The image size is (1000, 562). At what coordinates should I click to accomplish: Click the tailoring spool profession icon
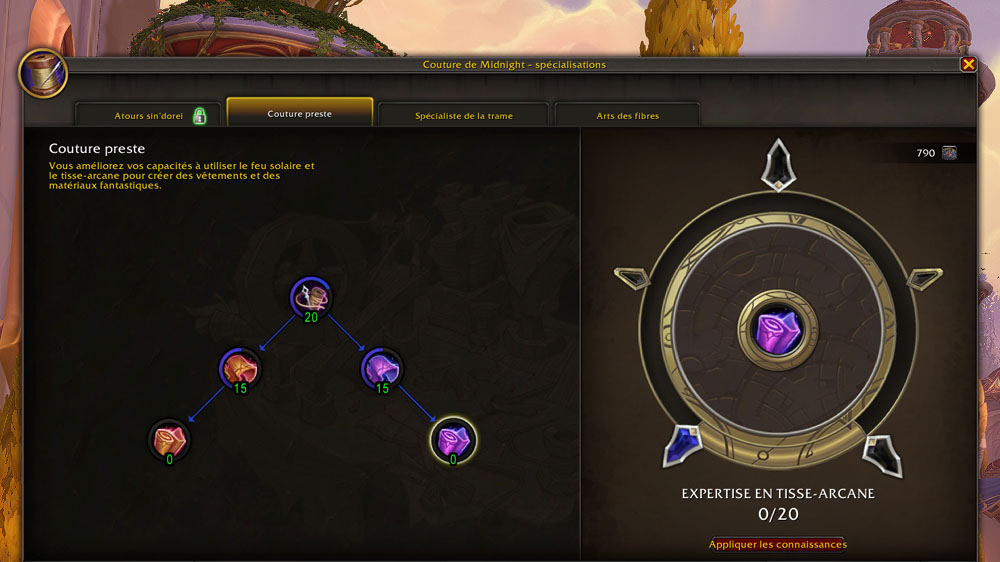tap(42, 73)
